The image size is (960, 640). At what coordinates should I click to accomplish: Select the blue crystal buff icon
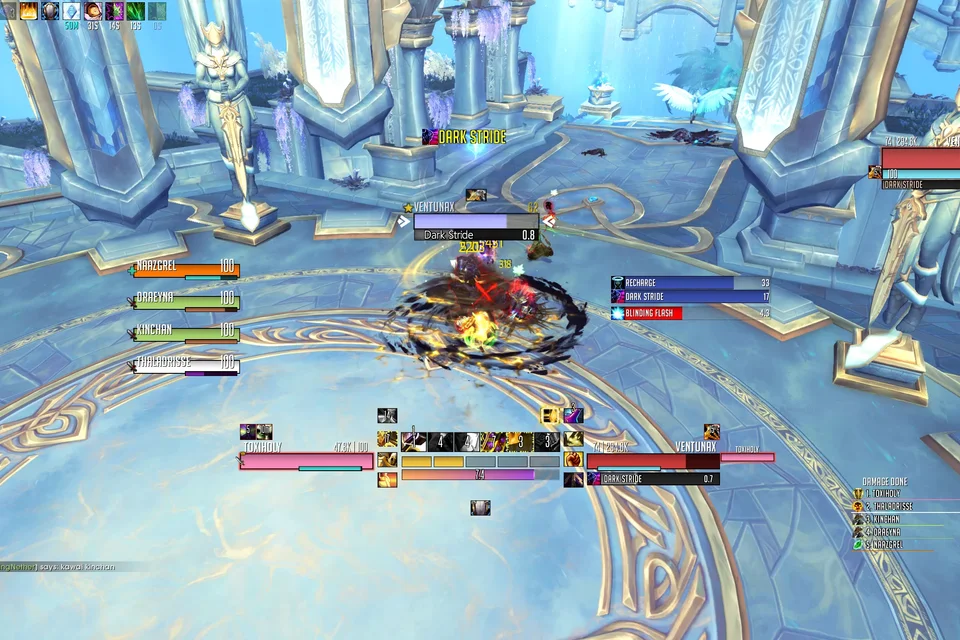coord(71,11)
